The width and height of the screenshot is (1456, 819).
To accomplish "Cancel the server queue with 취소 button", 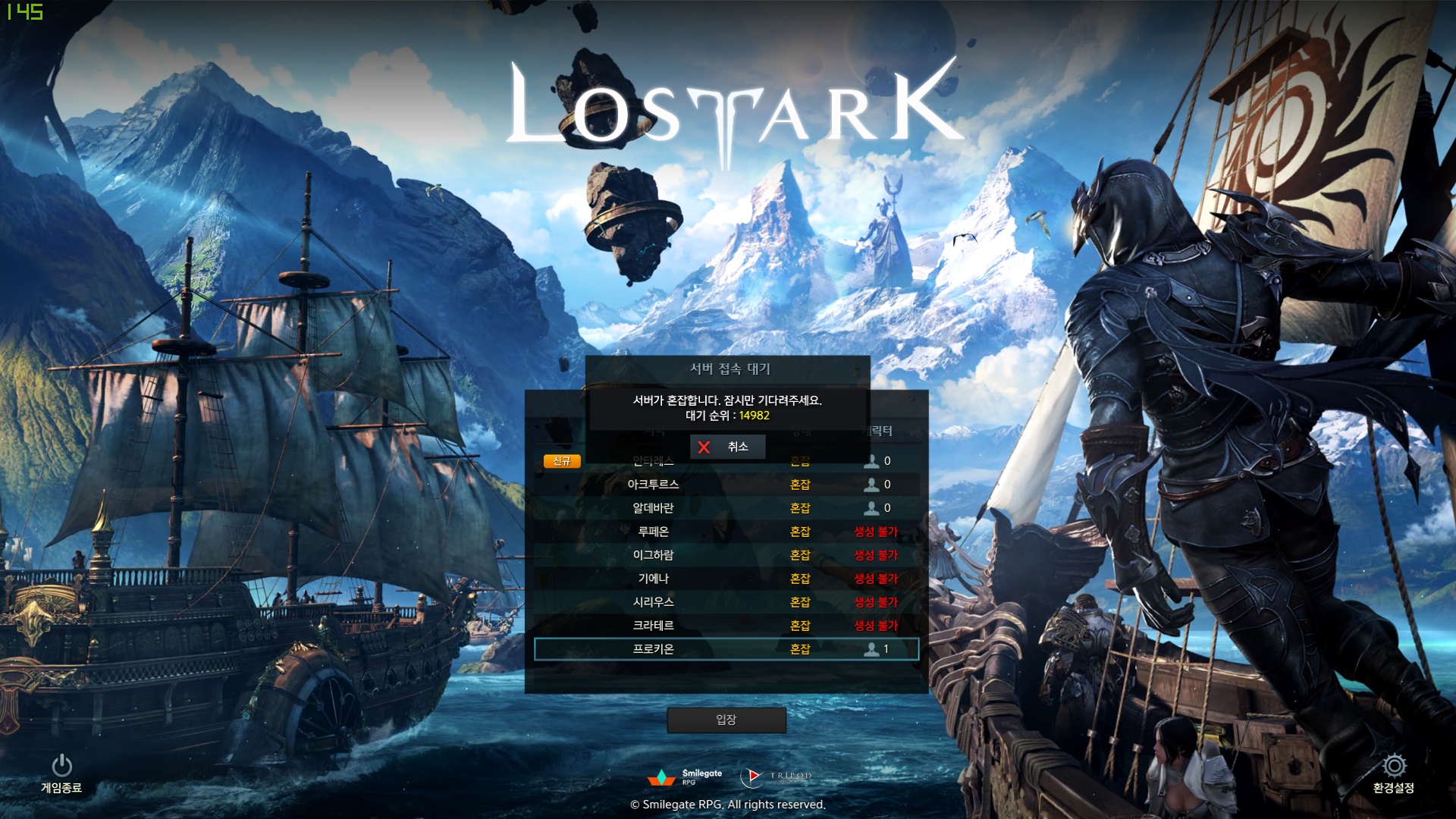I will tap(726, 447).
